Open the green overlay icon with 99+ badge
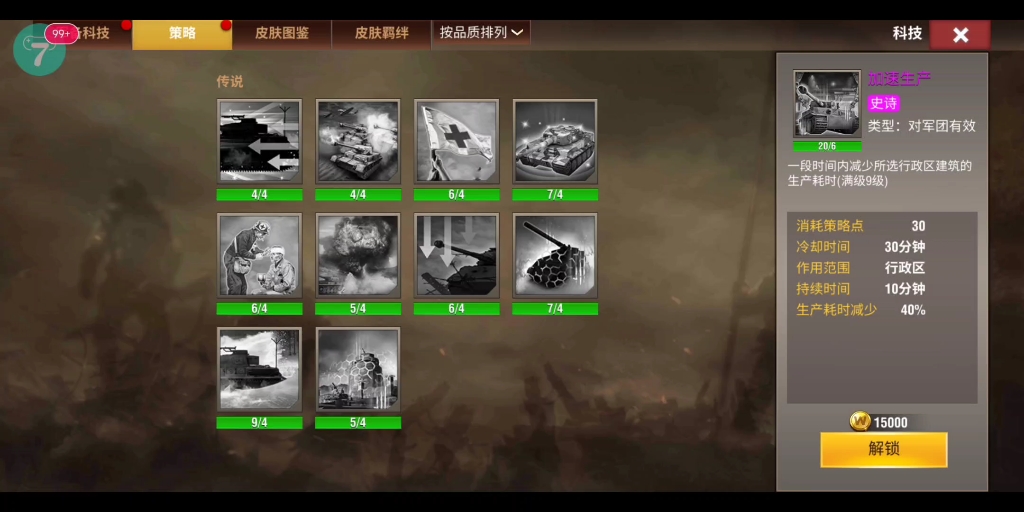Viewport: 1024px width, 512px height. click(x=40, y=50)
